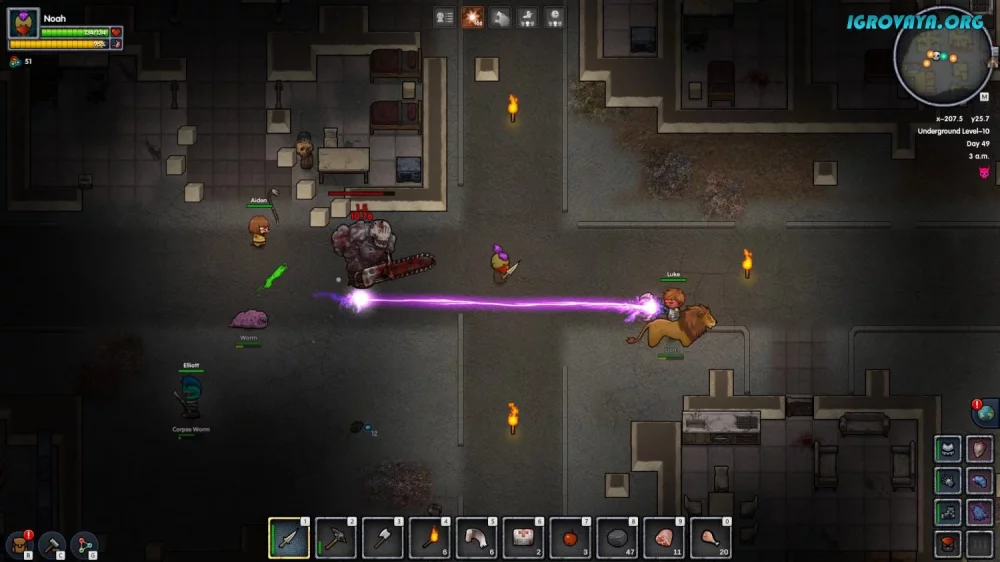Select the pickaxe hotbar slot
Viewport: 1000px width, 562px height.
pyautogui.click(x=337, y=539)
